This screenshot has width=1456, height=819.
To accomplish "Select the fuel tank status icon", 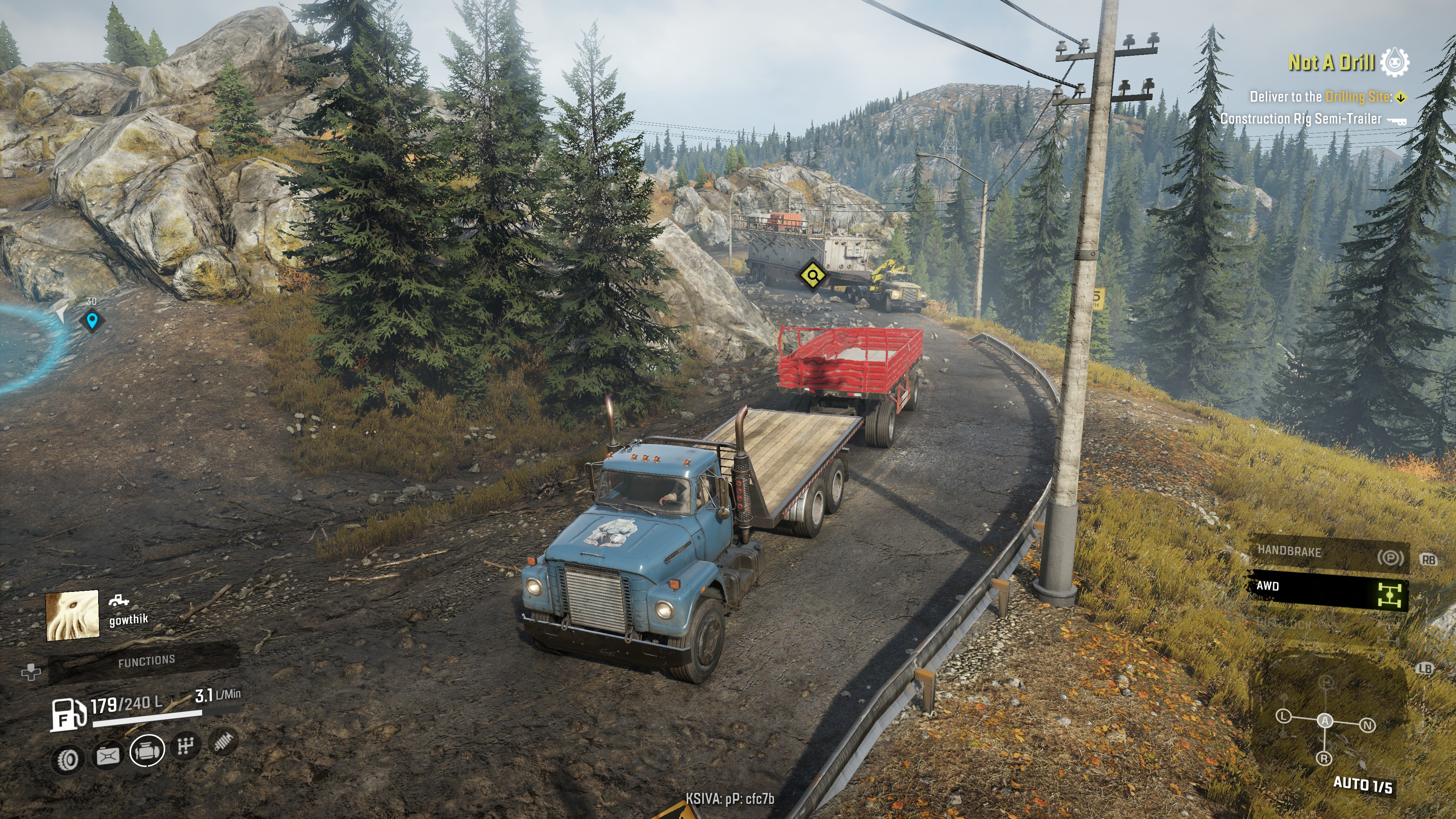I will [x=108, y=755].
